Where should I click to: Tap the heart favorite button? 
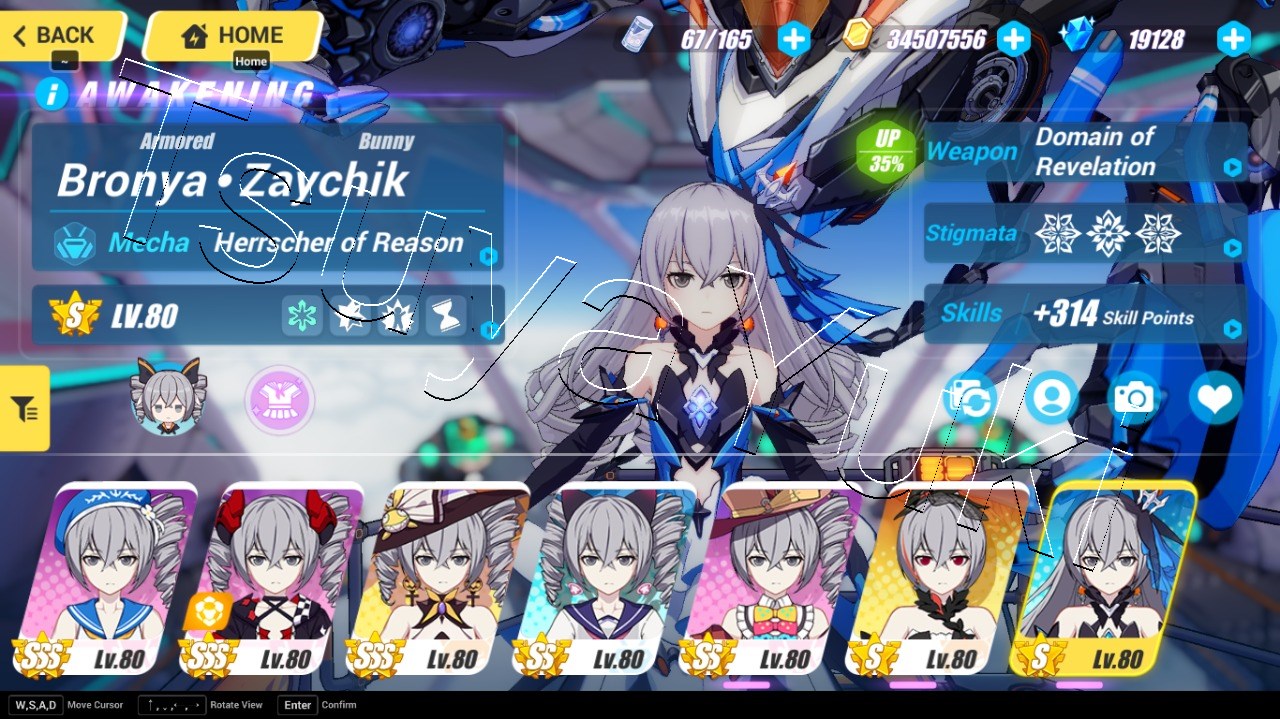tap(1215, 398)
